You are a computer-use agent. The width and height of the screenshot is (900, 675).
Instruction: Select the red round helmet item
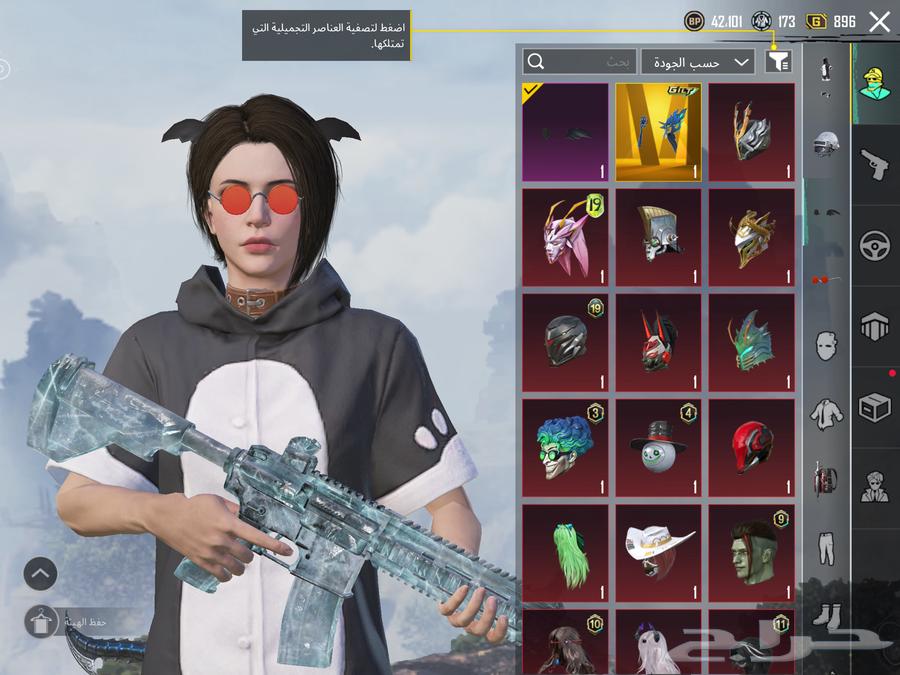pyautogui.click(x=752, y=448)
